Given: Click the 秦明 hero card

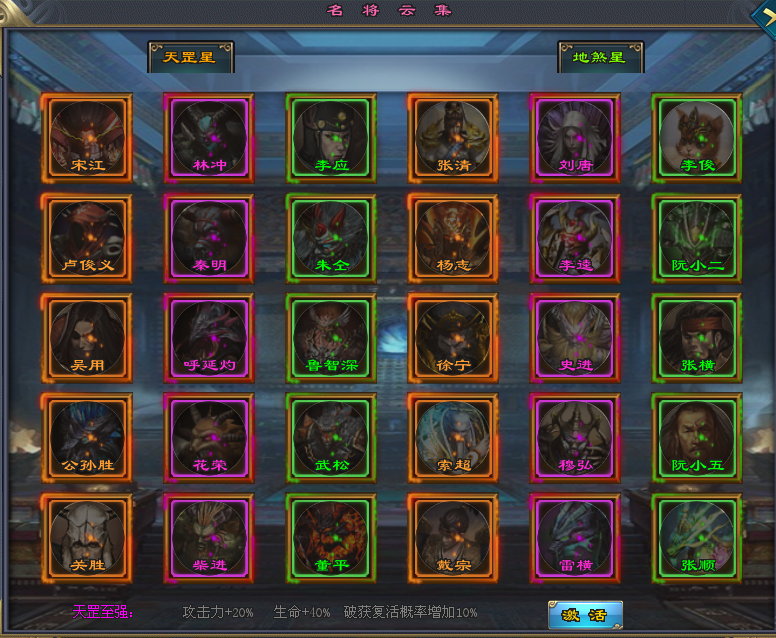Looking at the screenshot, I should pyautogui.click(x=210, y=238).
